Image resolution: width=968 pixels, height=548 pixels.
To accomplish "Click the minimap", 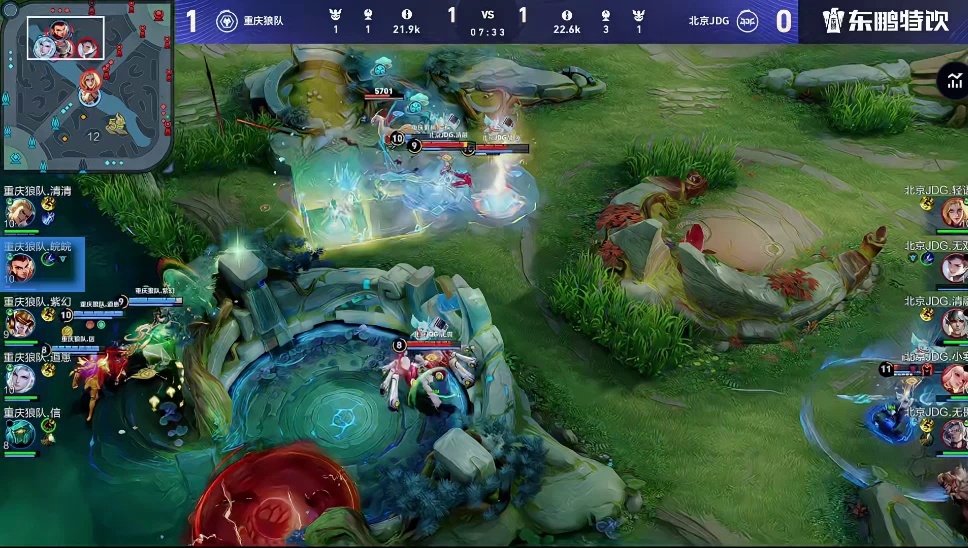I will 87,87.
